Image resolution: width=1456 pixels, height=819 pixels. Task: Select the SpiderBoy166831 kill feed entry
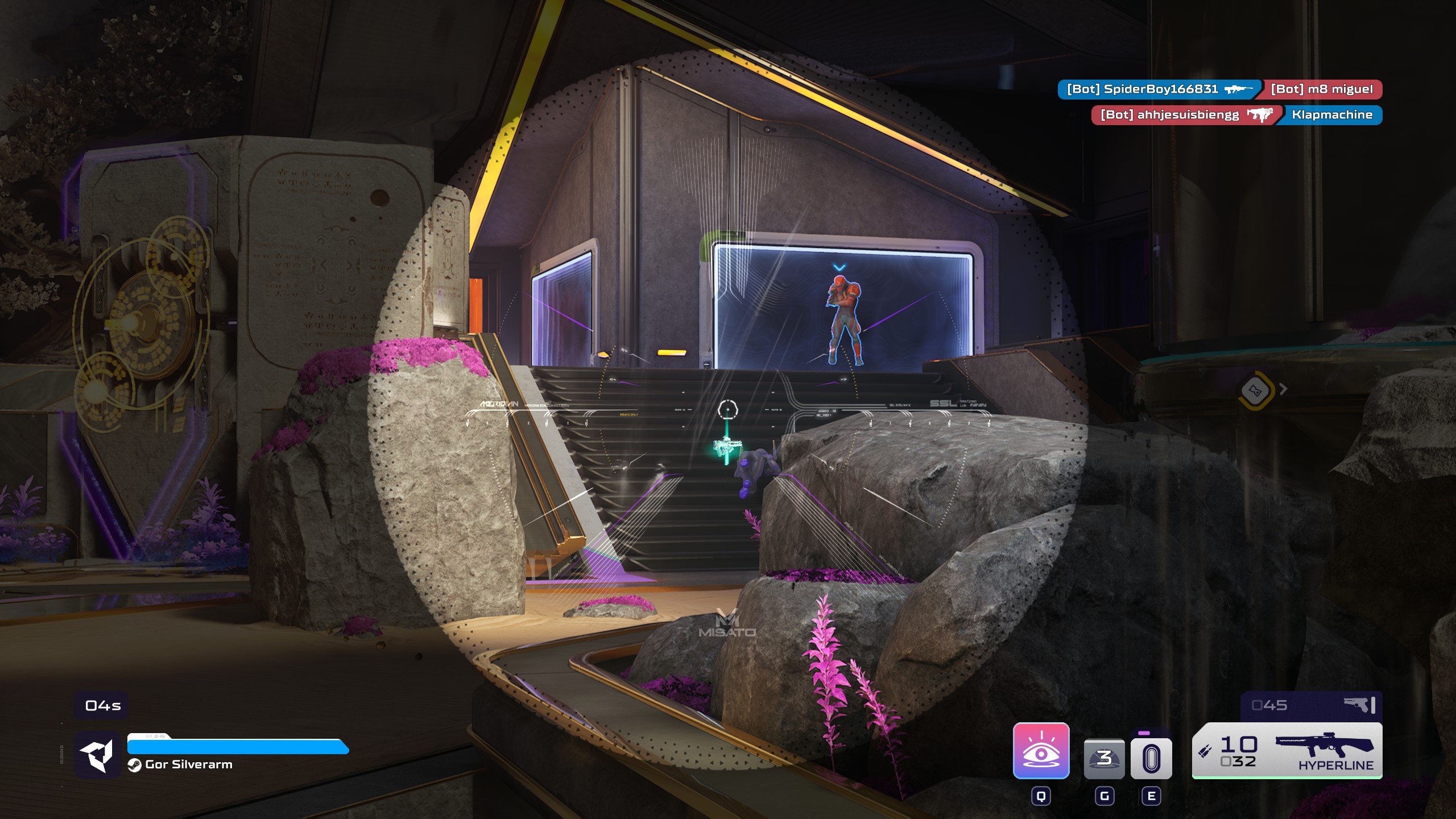click(1159, 89)
